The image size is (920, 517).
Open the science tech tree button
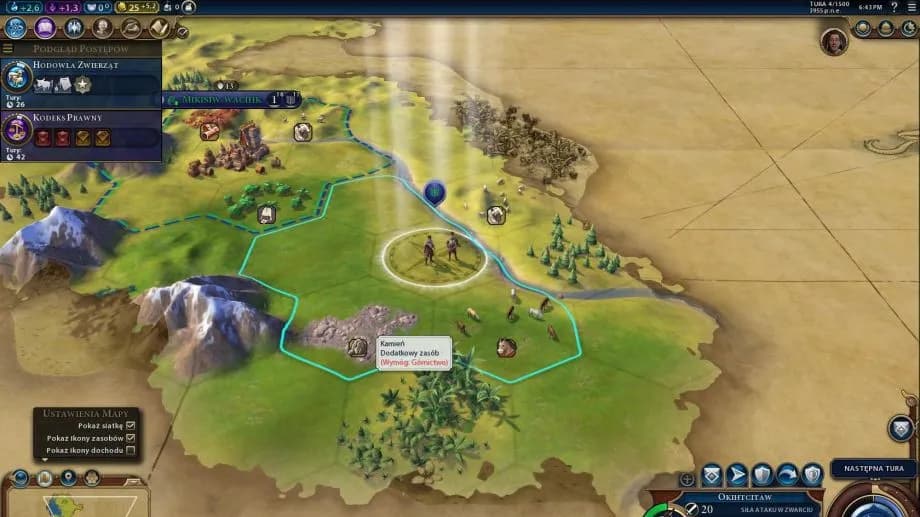(x=15, y=28)
